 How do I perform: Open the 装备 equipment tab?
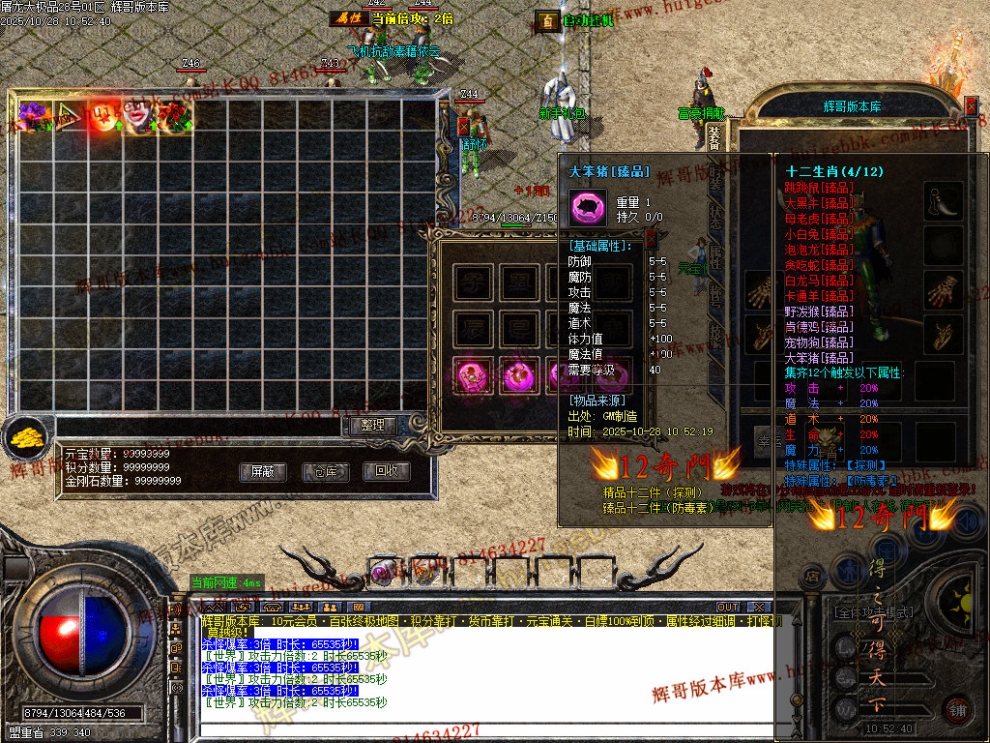coord(714,136)
